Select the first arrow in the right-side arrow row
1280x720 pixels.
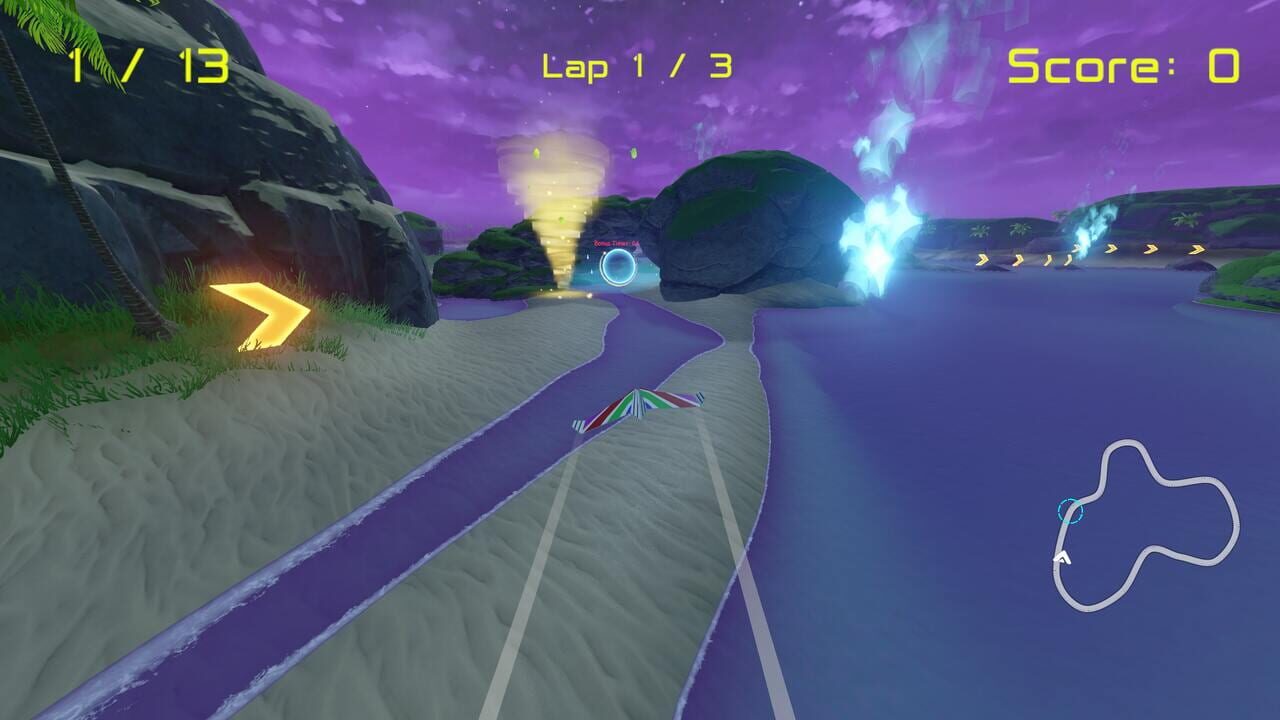(983, 258)
